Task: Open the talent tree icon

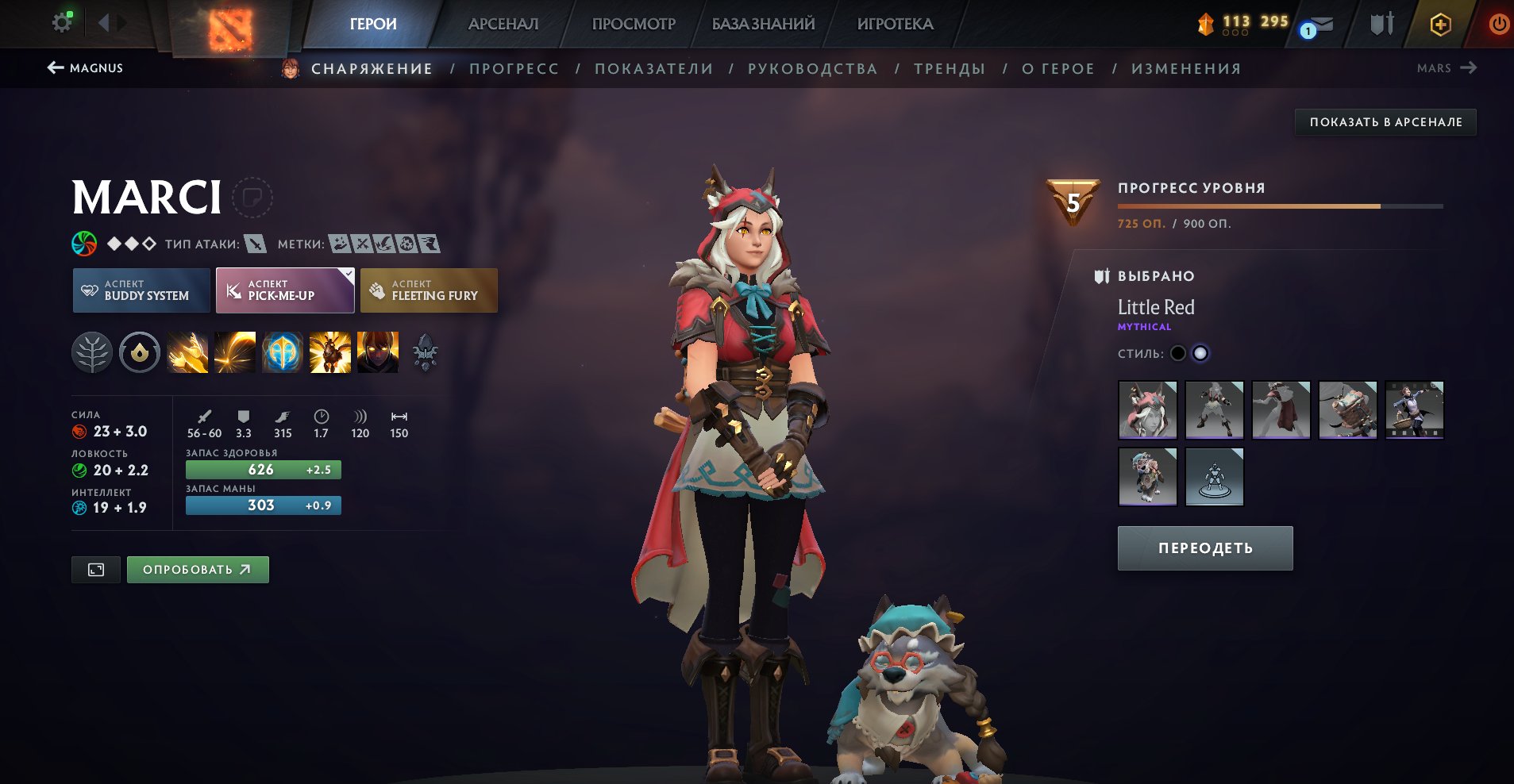Action: point(92,352)
